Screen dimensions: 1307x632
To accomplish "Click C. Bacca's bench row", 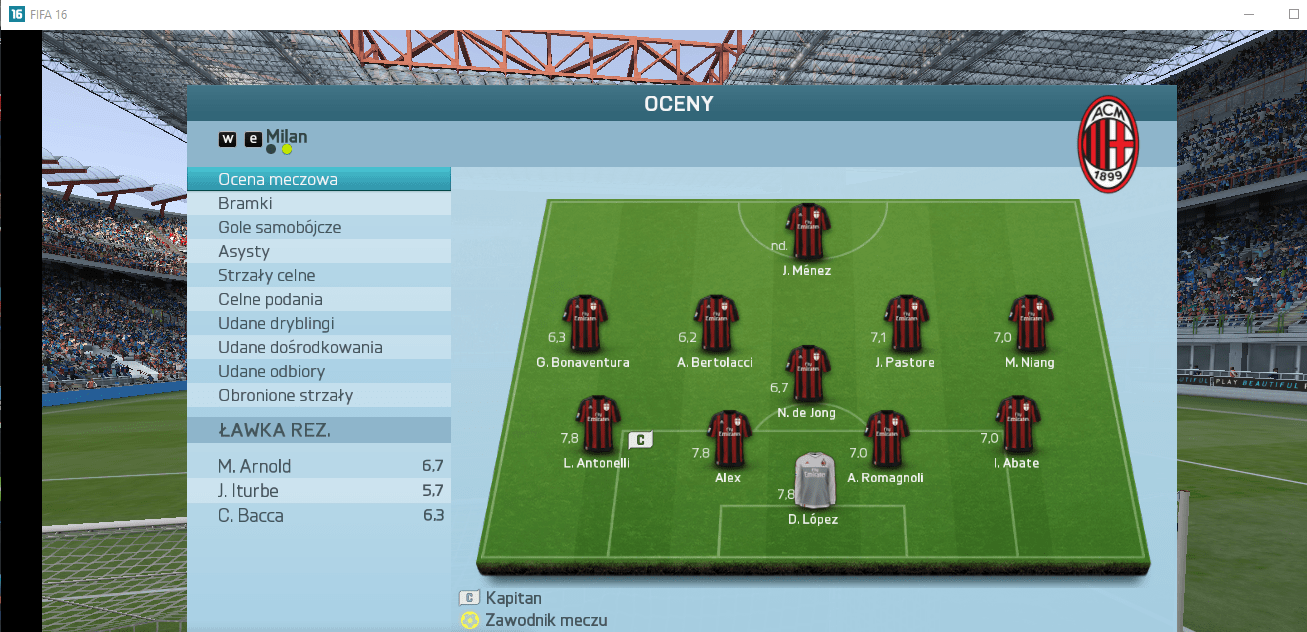I will 318,516.
